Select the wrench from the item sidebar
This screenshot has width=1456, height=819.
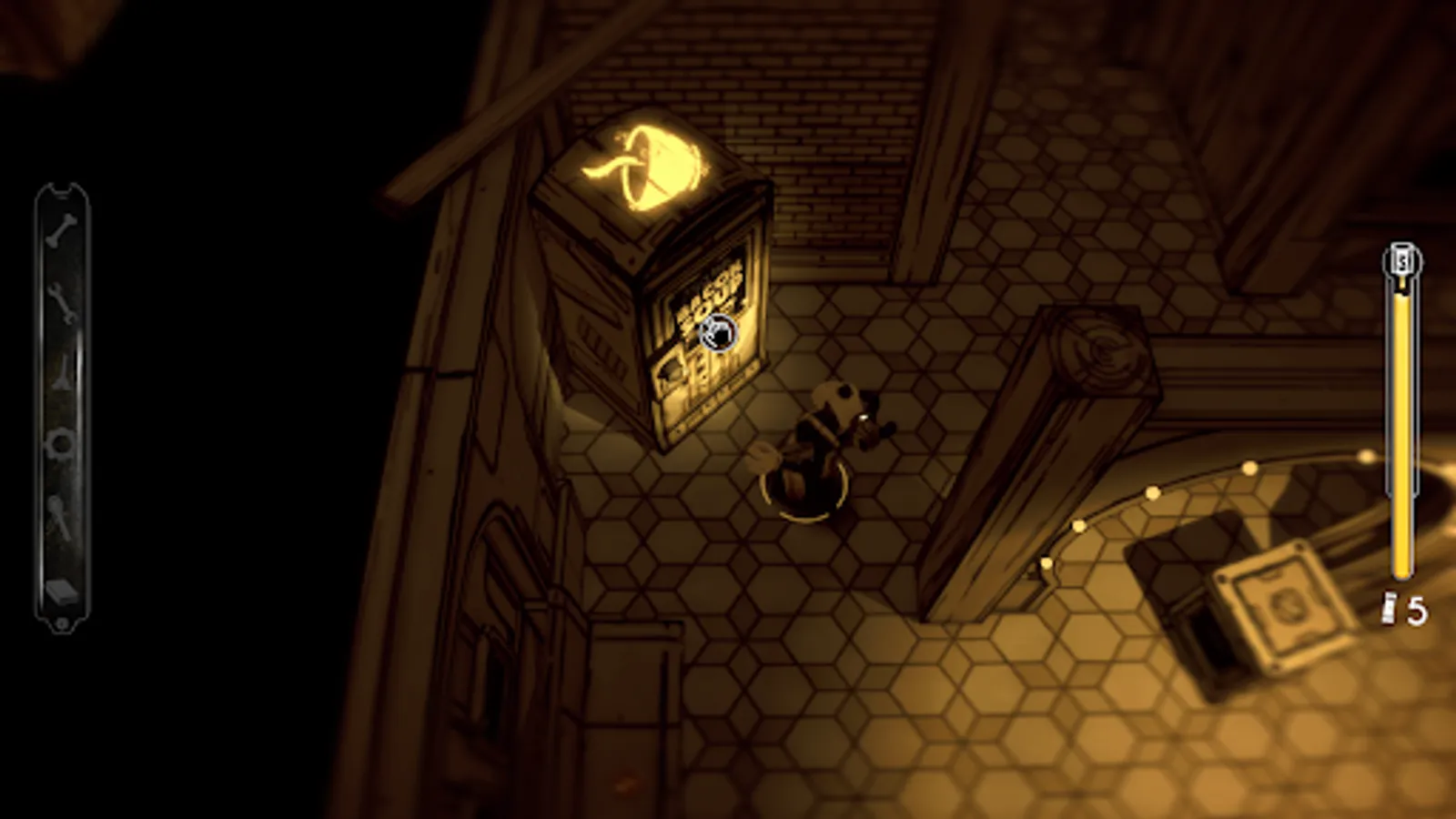pos(59,305)
